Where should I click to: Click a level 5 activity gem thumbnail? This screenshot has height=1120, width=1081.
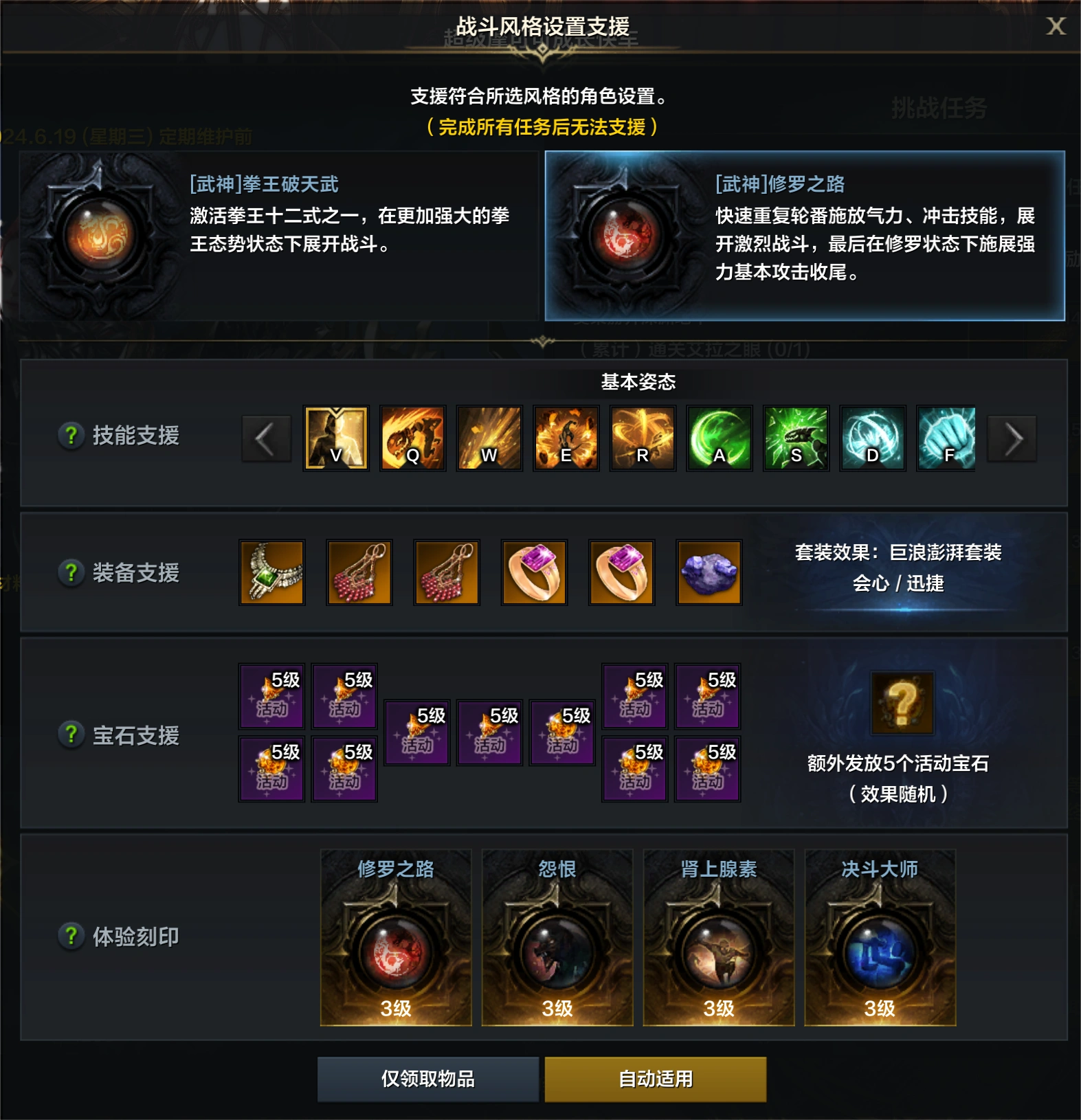271,695
